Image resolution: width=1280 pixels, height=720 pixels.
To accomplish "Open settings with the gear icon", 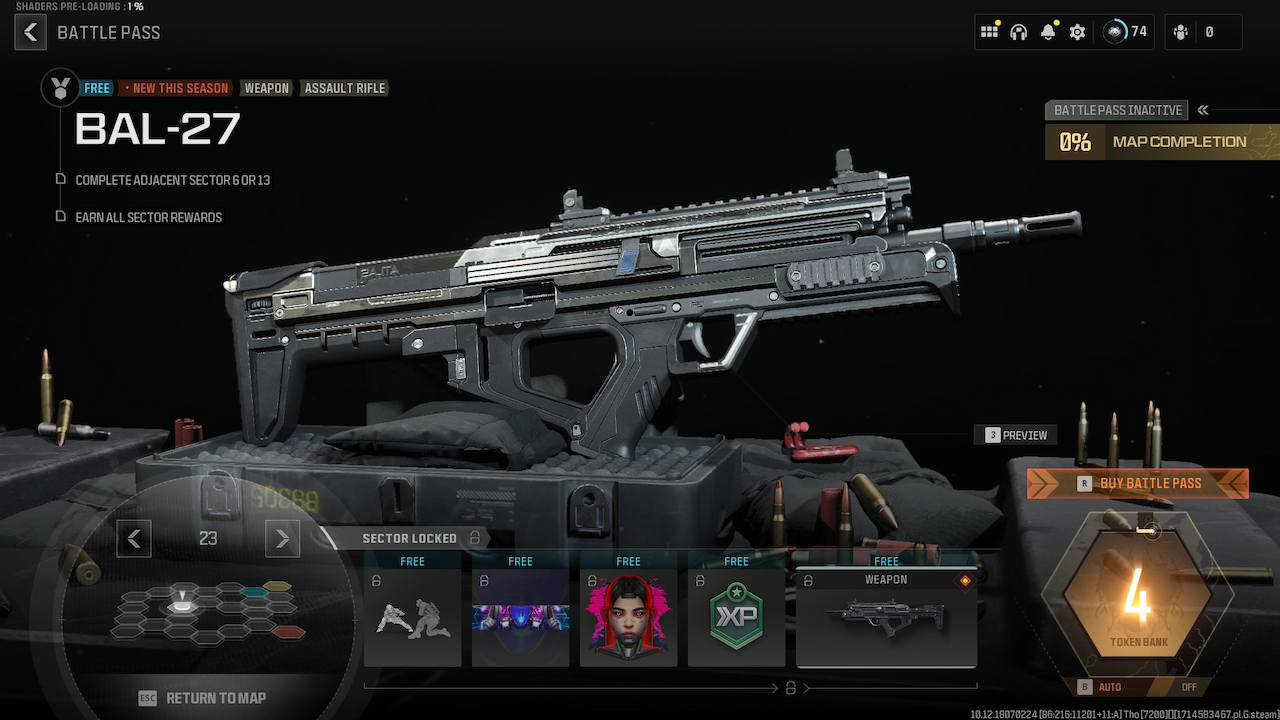I will coord(1077,32).
